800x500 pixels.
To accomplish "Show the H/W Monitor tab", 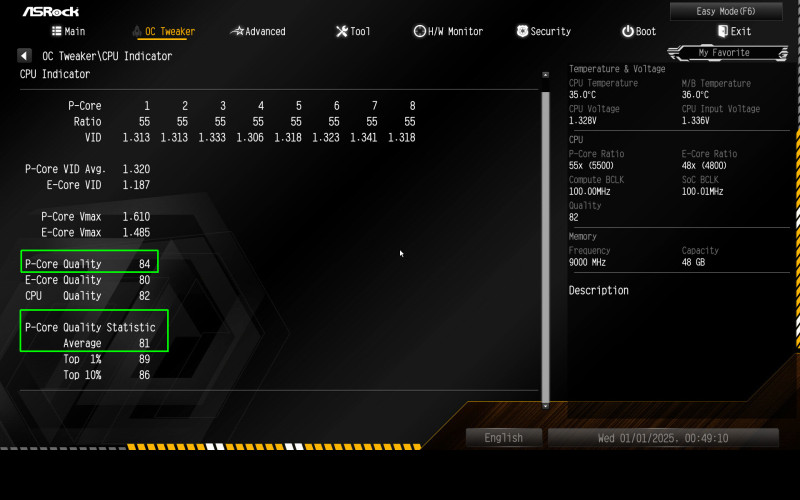I will [x=448, y=32].
